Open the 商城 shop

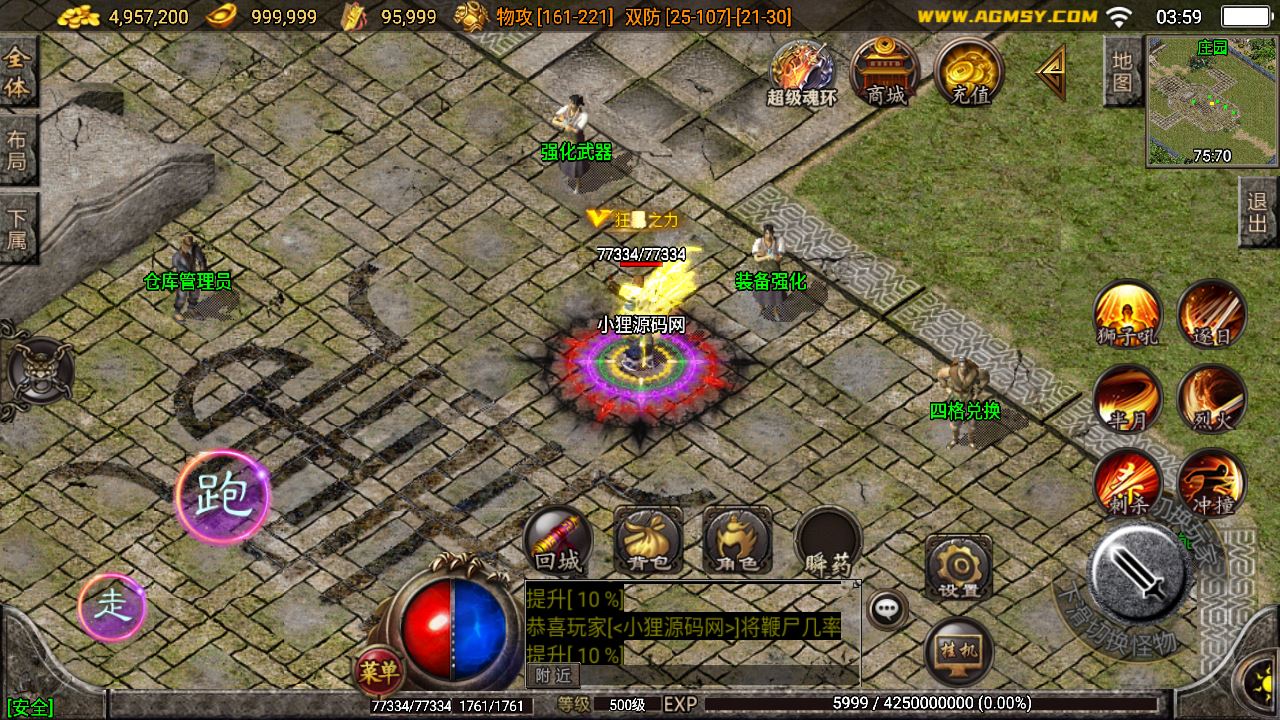pyautogui.click(x=885, y=72)
